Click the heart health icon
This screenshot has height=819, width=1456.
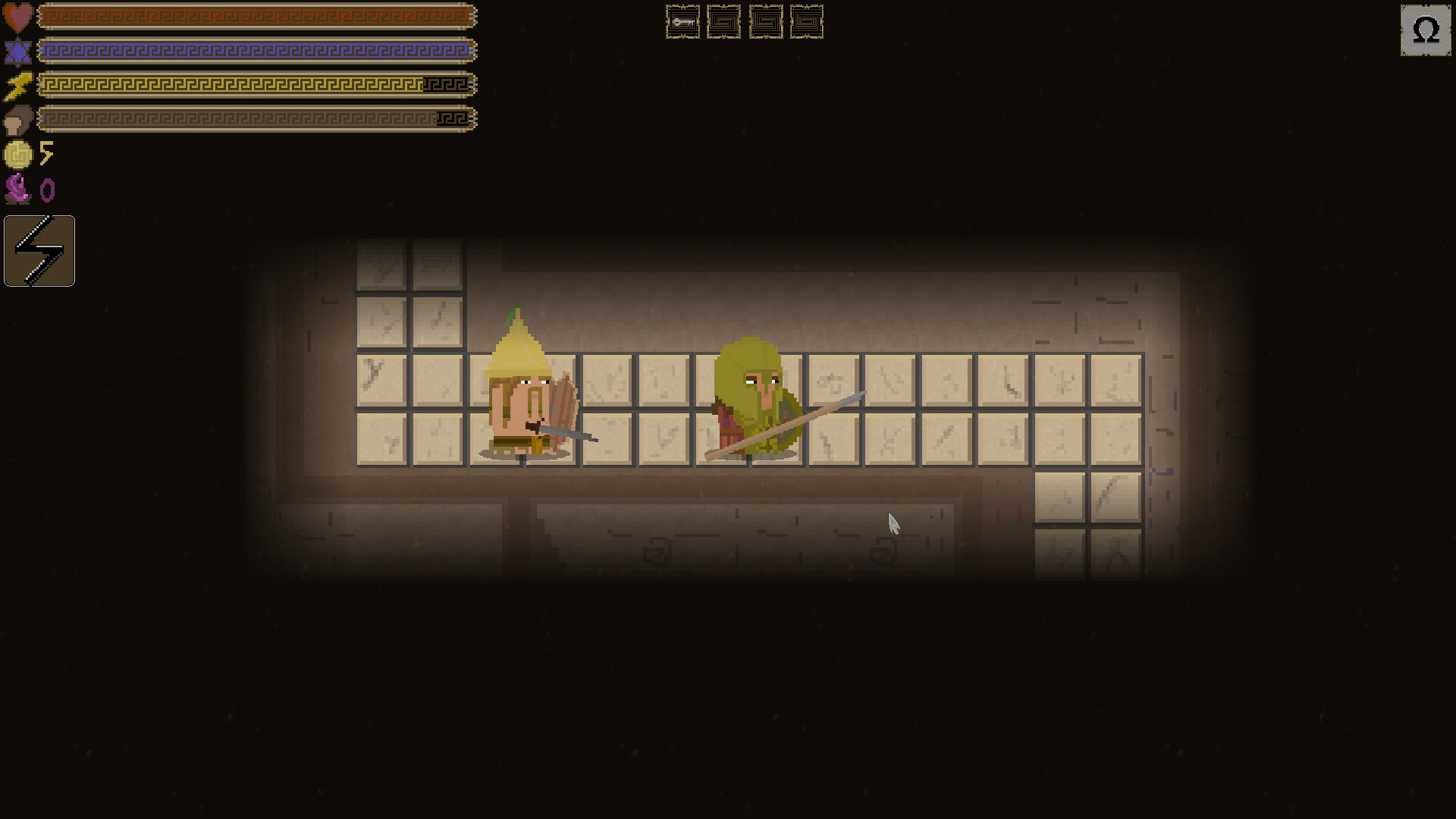17,15
